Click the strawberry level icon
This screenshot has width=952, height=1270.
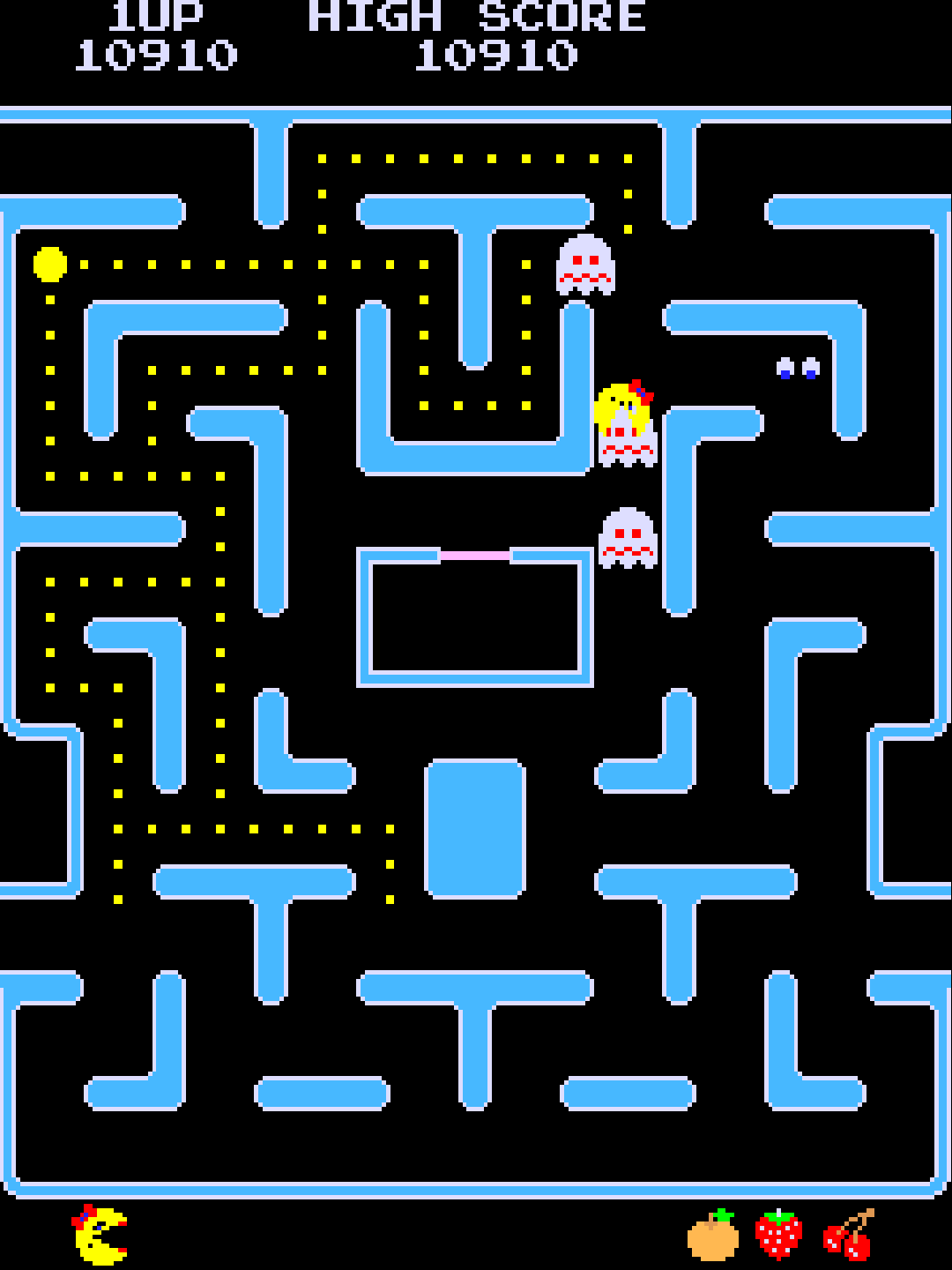click(779, 1235)
